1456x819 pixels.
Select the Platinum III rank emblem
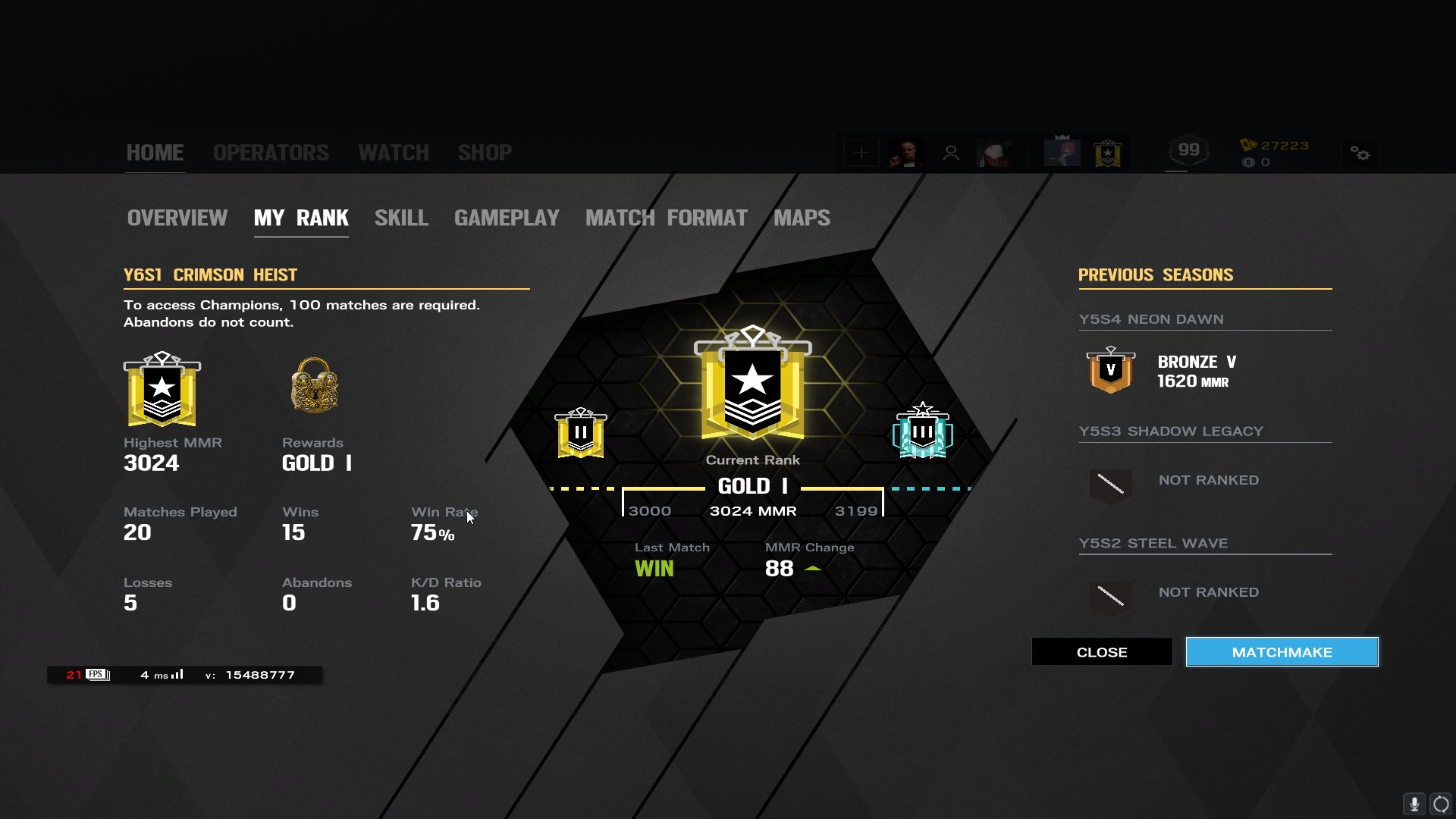point(922,431)
